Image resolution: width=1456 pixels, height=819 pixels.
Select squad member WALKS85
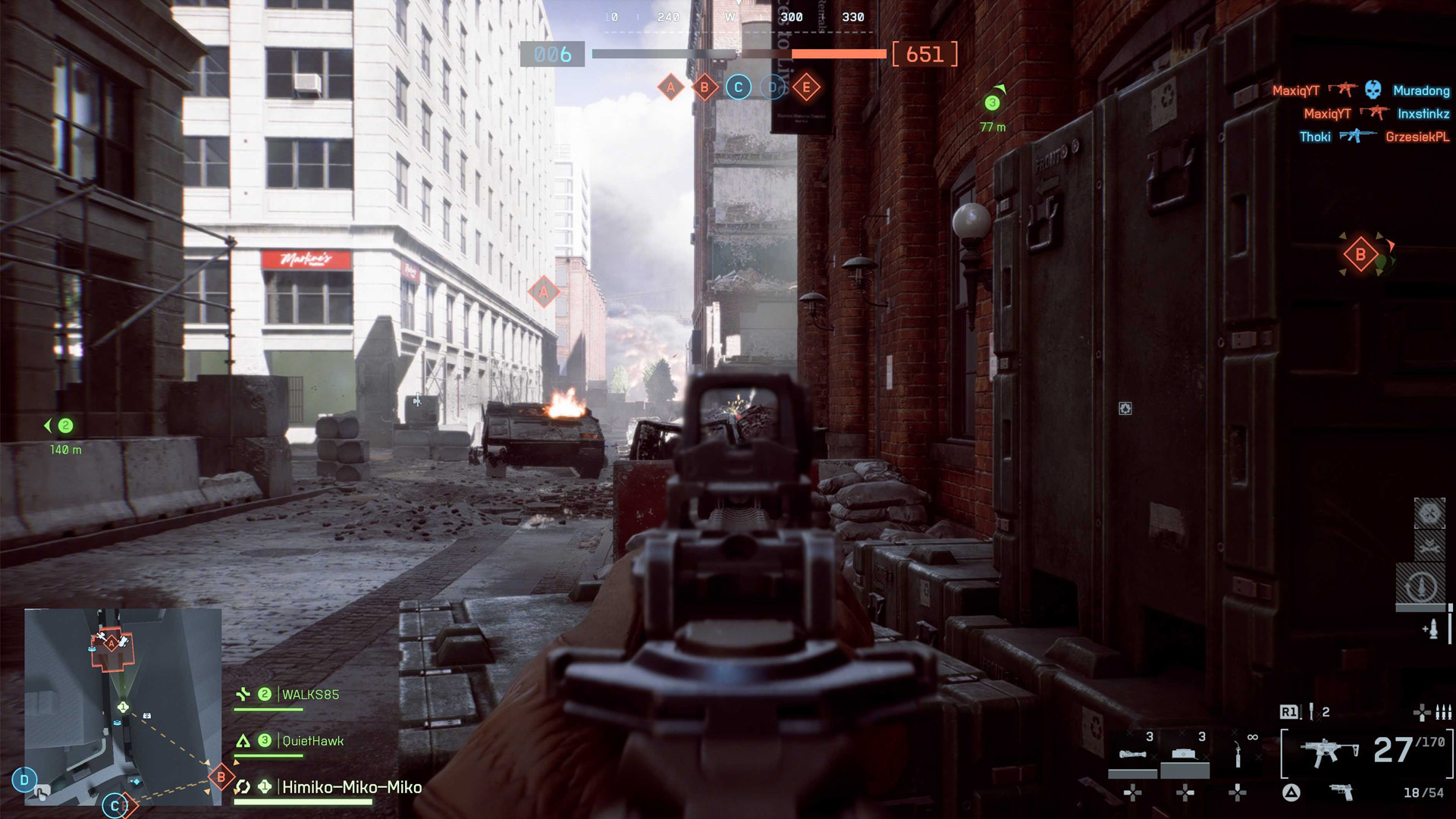tap(309, 695)
